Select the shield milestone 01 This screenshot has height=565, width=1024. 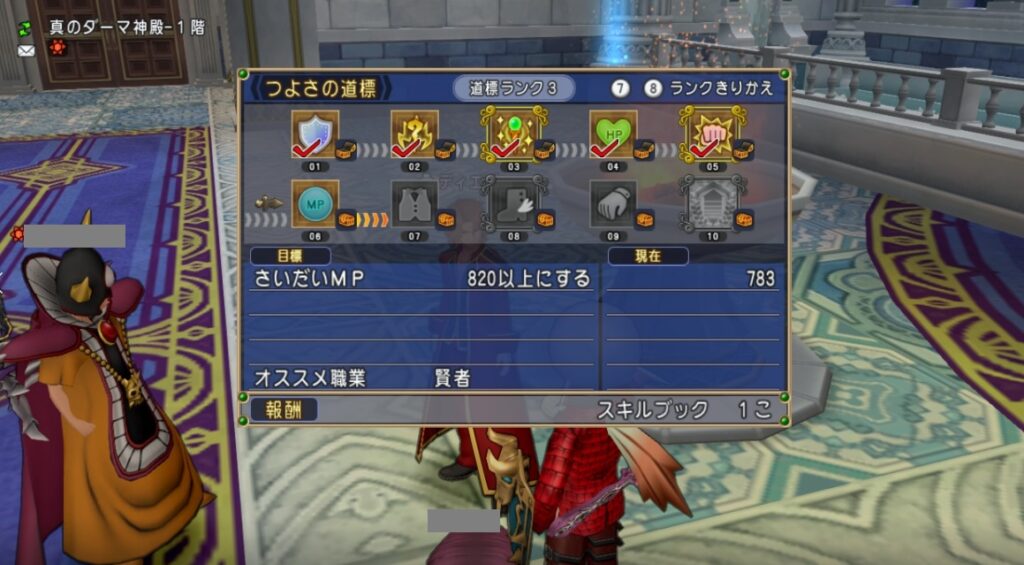(314, 135)
